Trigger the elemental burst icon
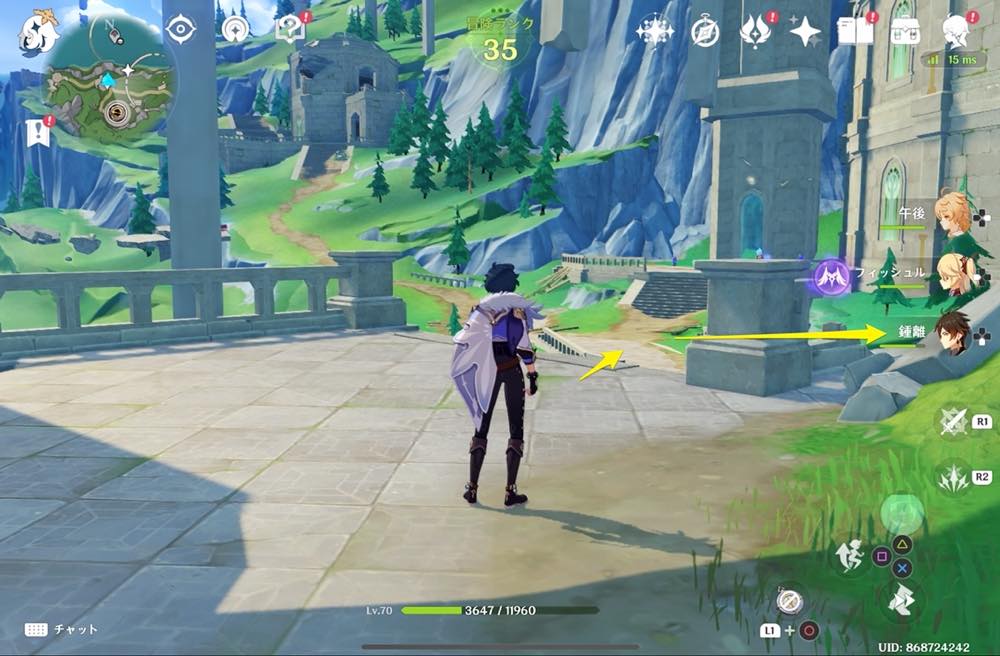The height and width of the screenshot is (656, 1000). [954, 477]
